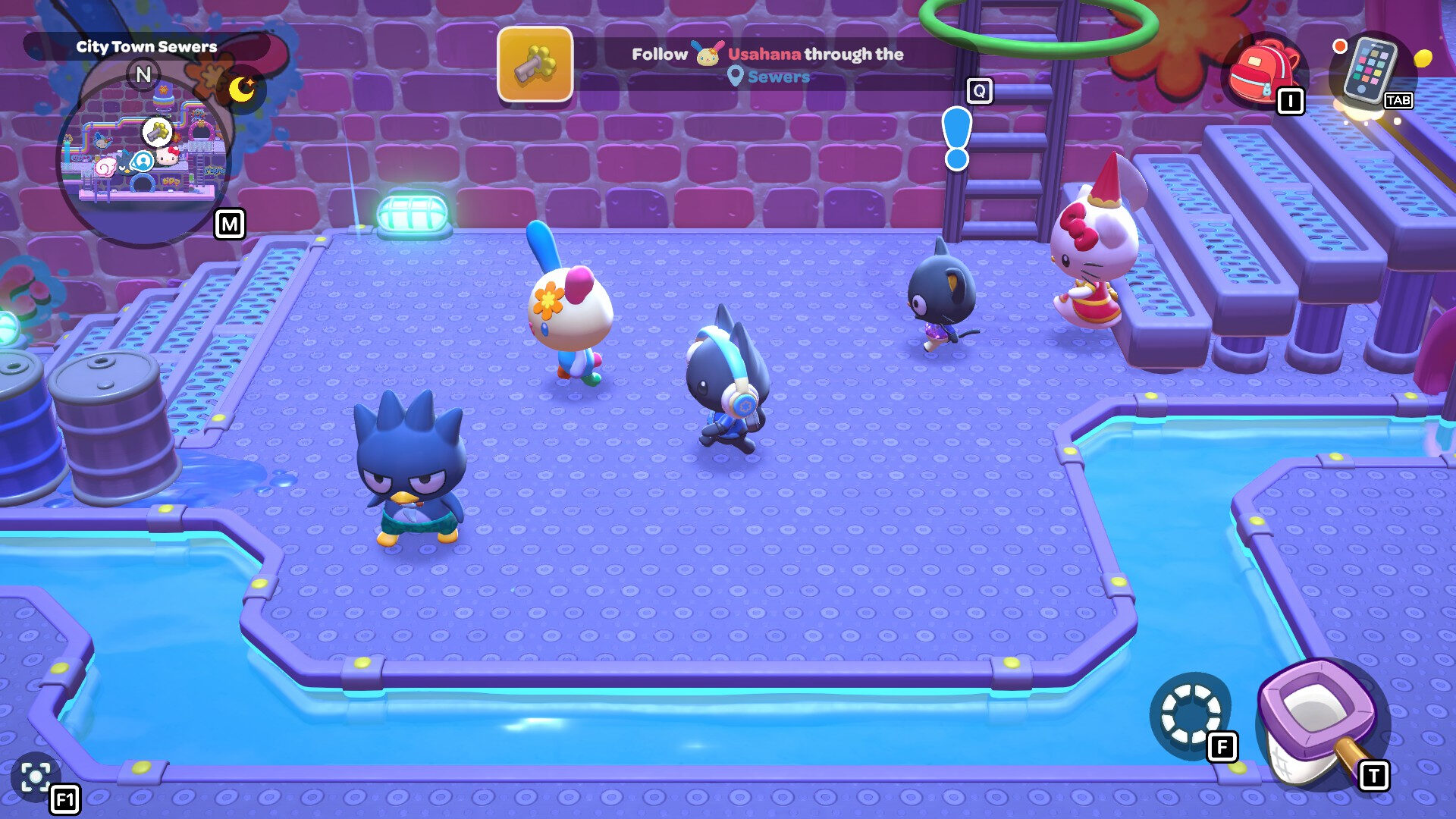
Task: Click Badtz-Maru's icon on the minimap
Action: 127,163
